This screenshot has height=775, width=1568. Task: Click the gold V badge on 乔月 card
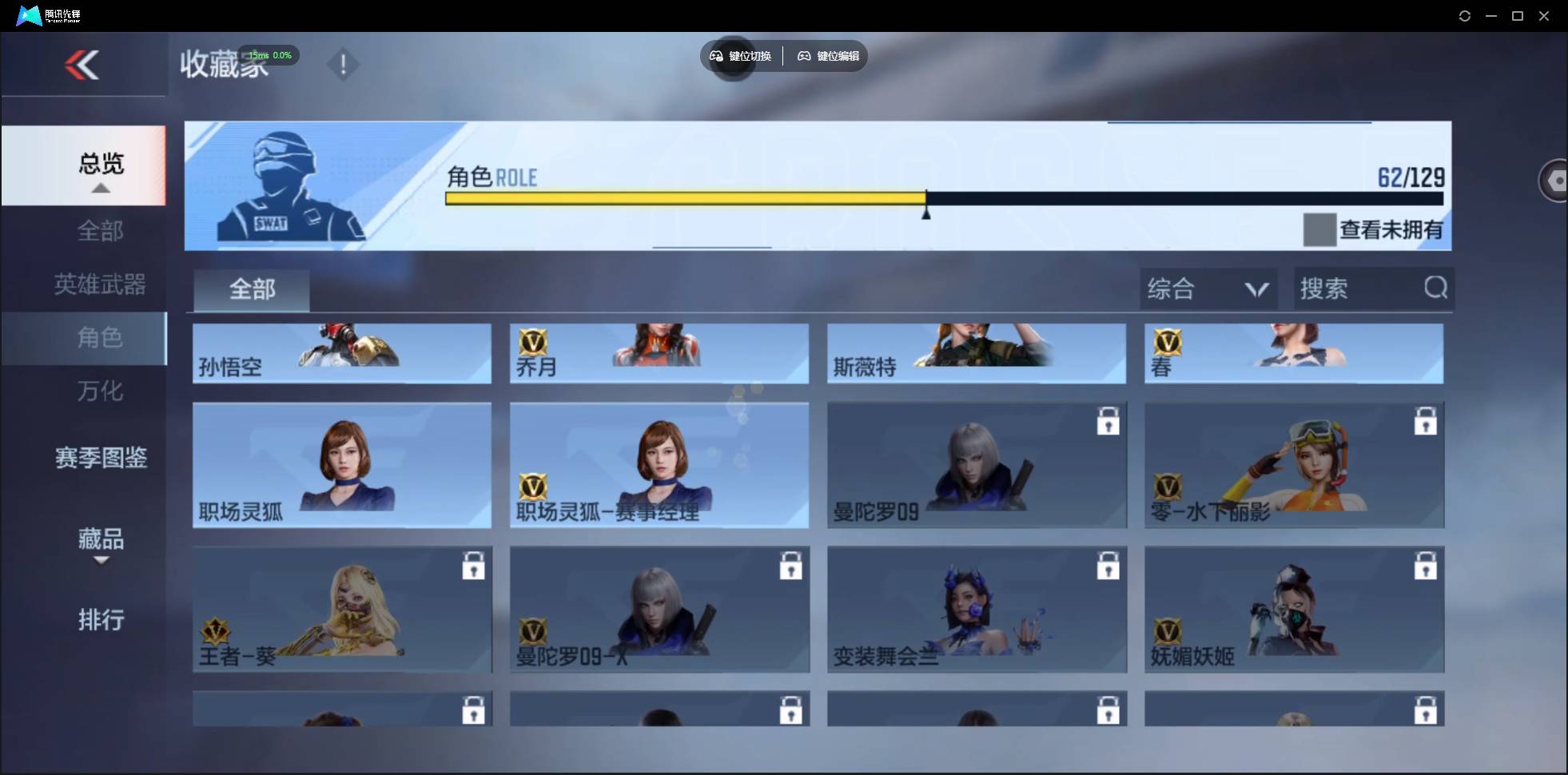[x=534, y=344]
